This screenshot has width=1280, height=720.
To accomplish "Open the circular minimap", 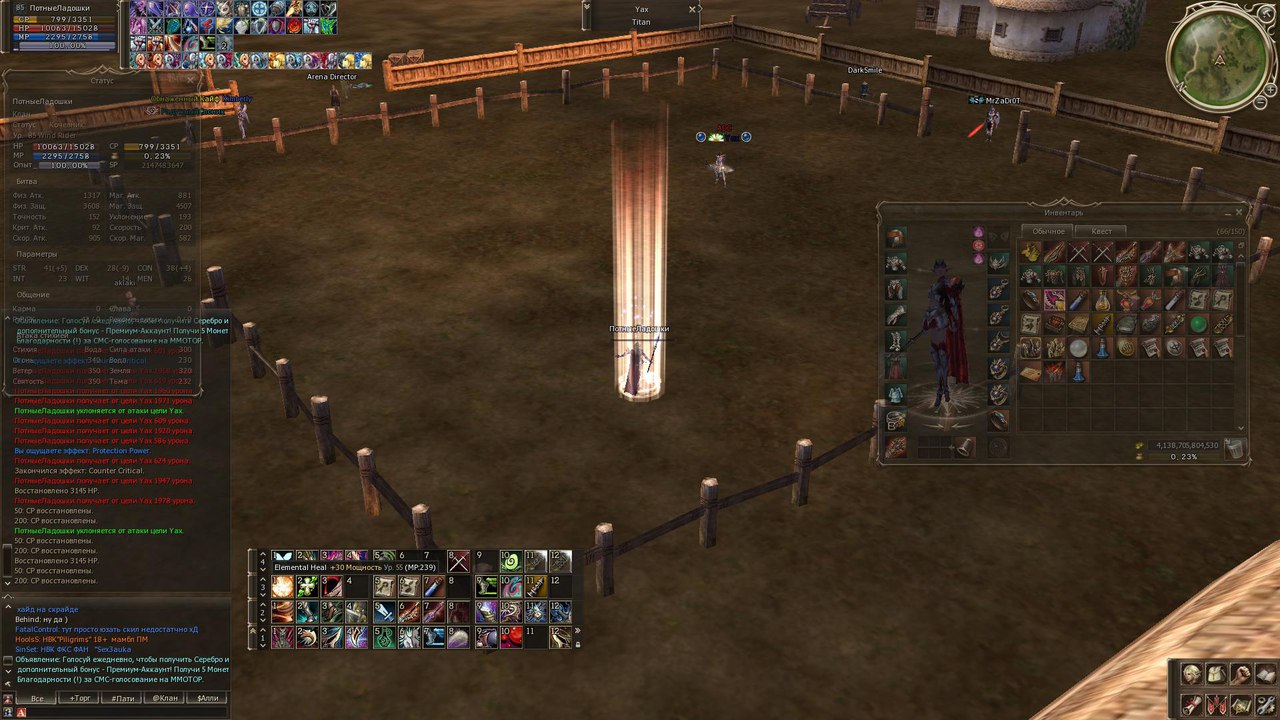I will (1220, 56).
